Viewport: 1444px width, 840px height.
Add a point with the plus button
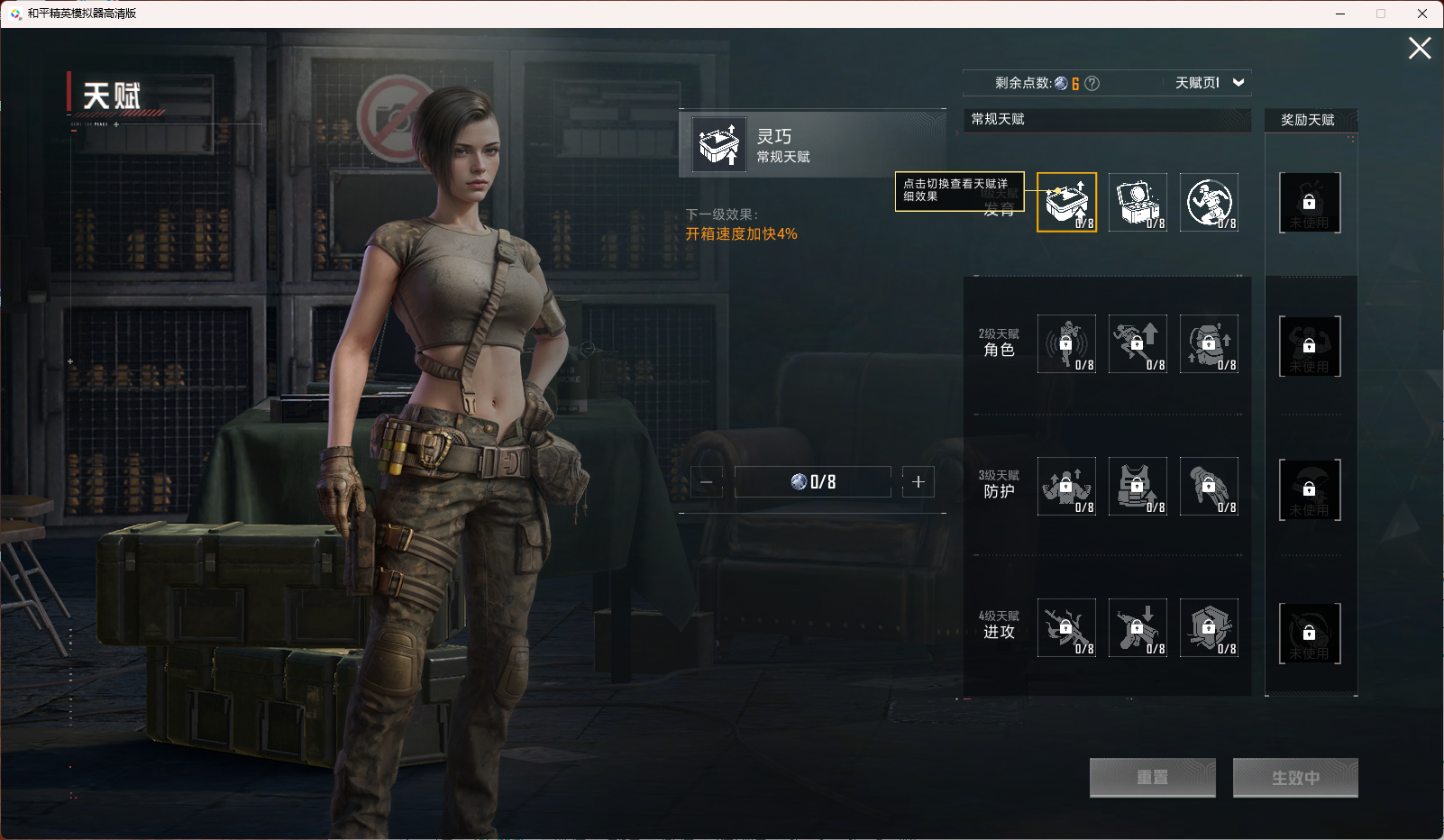click(x=918, y=482)
